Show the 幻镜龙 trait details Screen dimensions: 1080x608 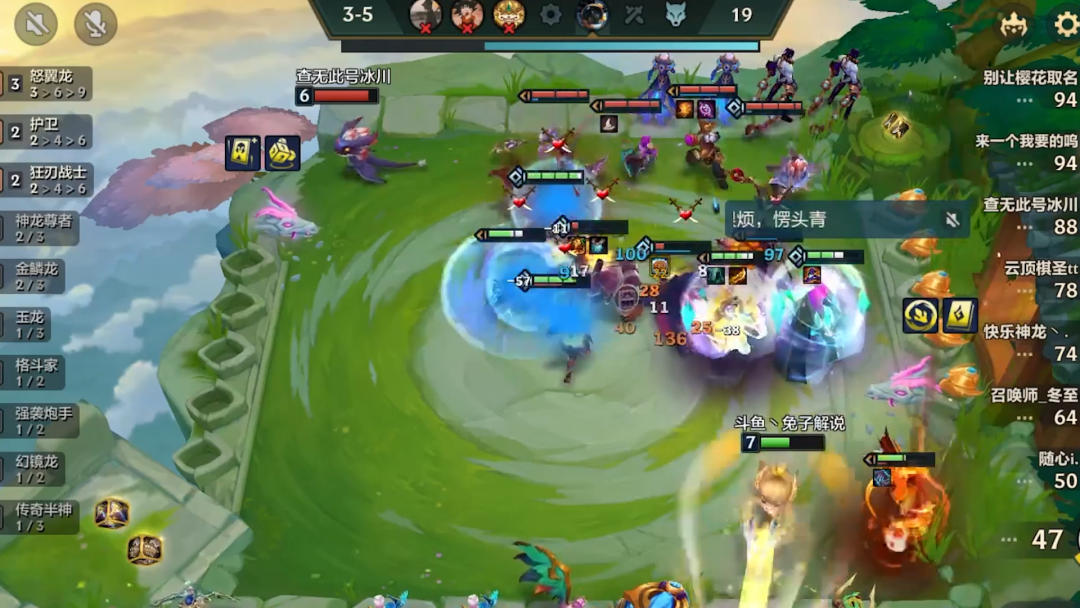[x=37, y=469]
